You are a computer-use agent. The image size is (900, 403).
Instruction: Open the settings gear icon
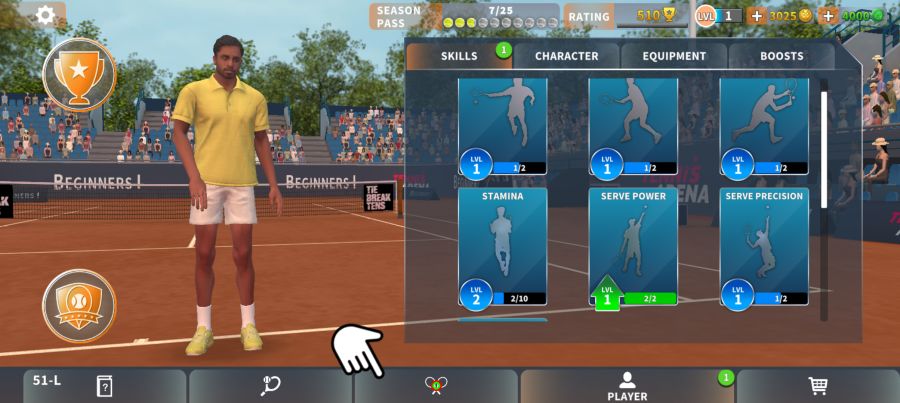[x=45, y=15]
